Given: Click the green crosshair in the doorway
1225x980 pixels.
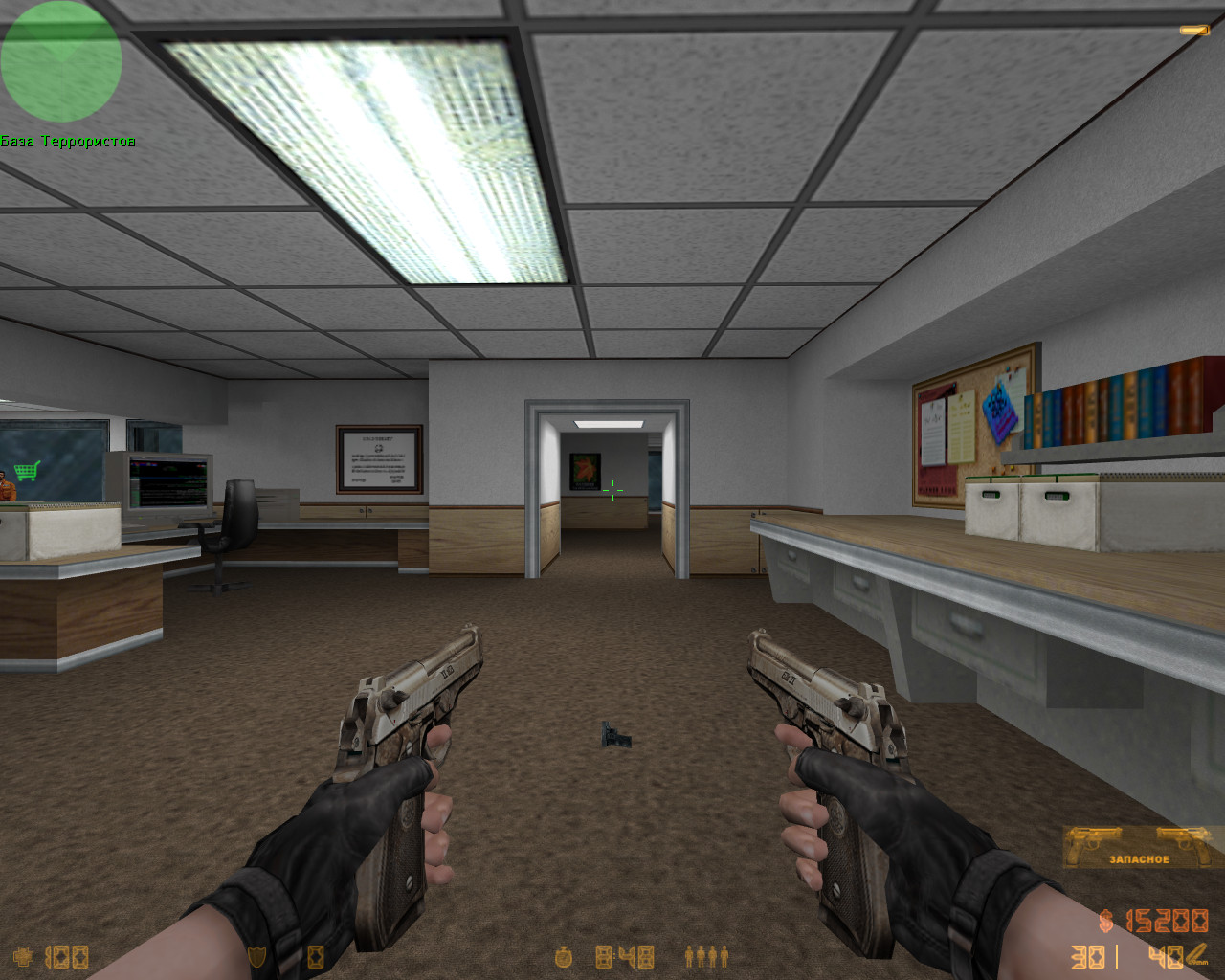Looking at the screenshot, I should pyautogui.click(x=613, y=491).
